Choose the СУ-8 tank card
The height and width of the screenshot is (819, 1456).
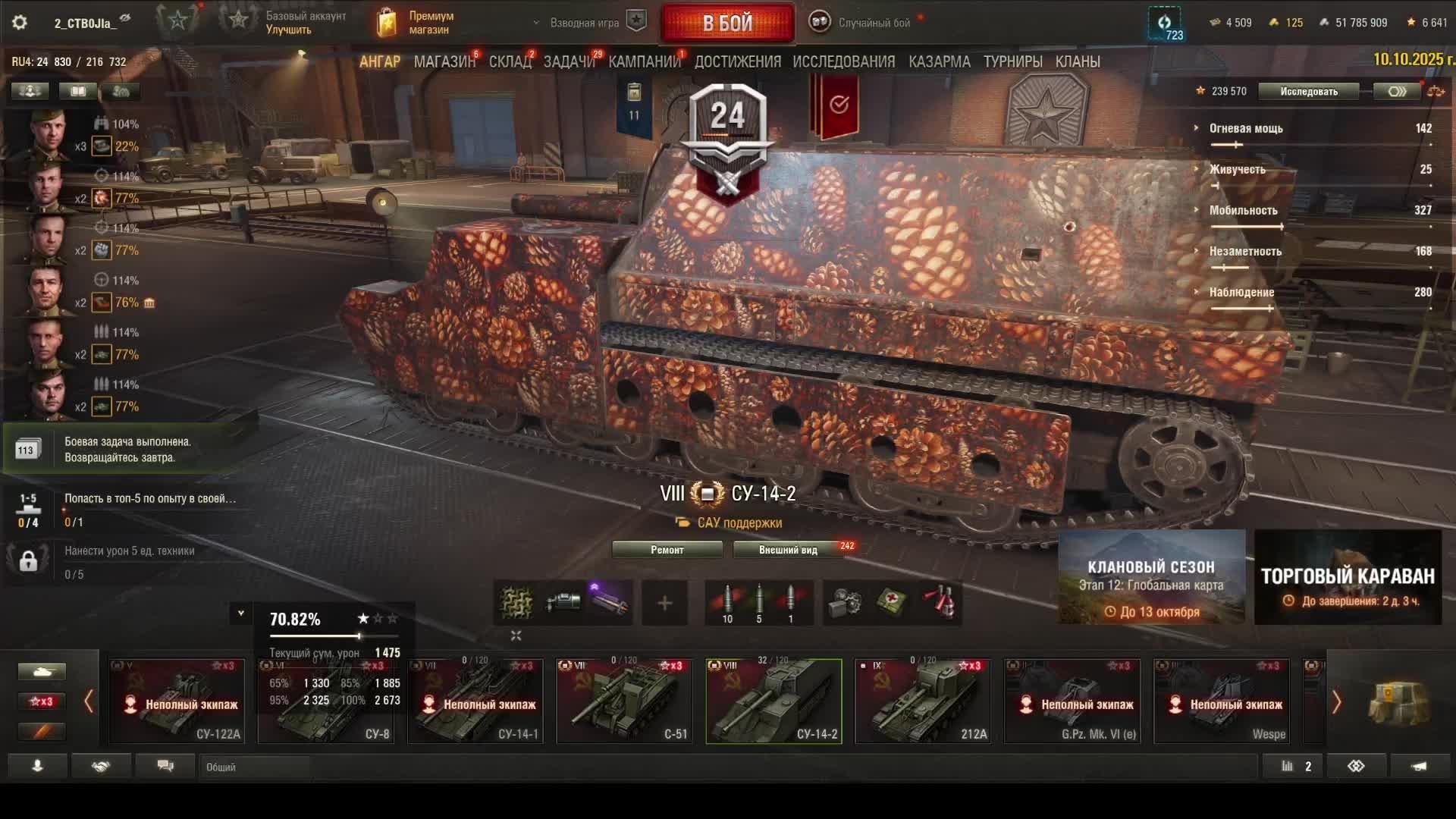coord(326,701)
